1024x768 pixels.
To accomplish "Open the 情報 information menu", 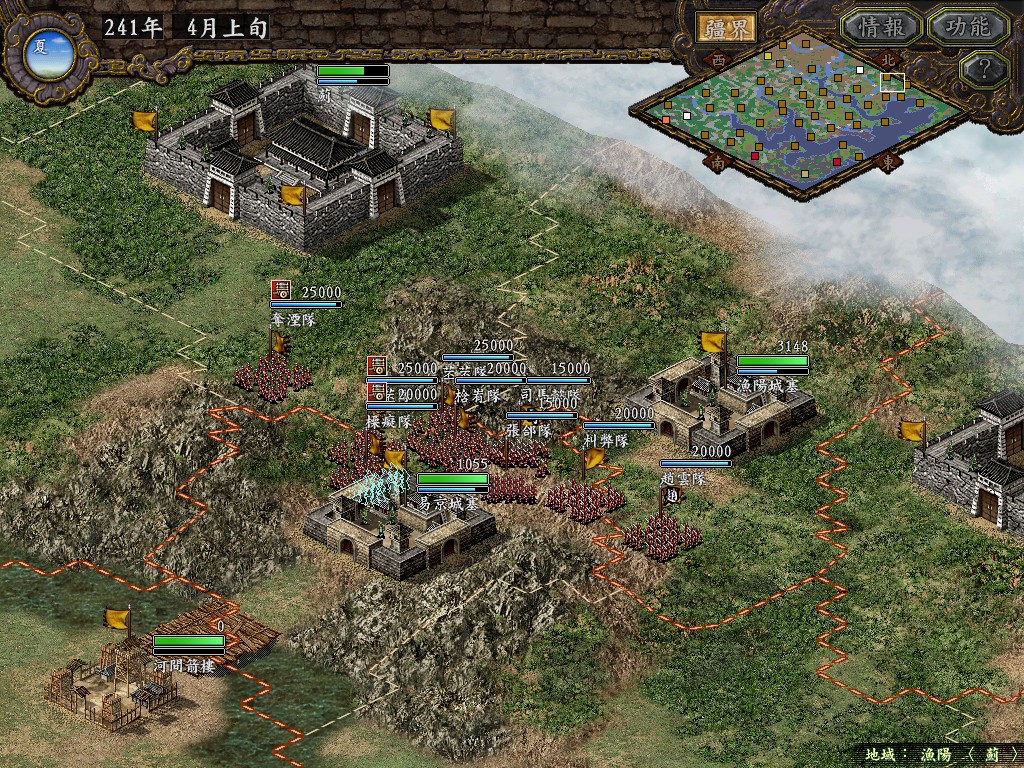I will point(880,27).
